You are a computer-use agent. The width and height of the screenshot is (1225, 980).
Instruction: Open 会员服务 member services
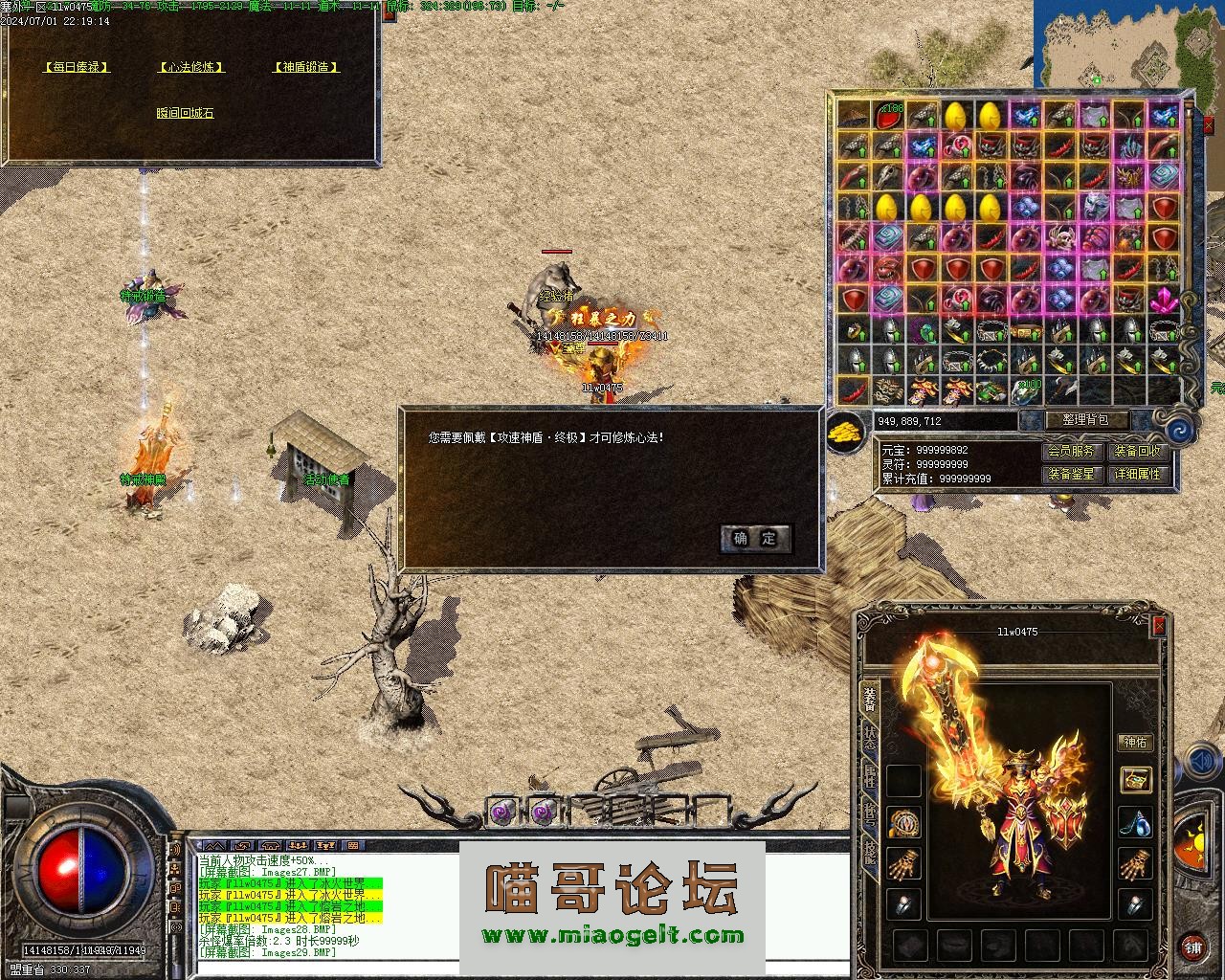tap(1071, 452)
